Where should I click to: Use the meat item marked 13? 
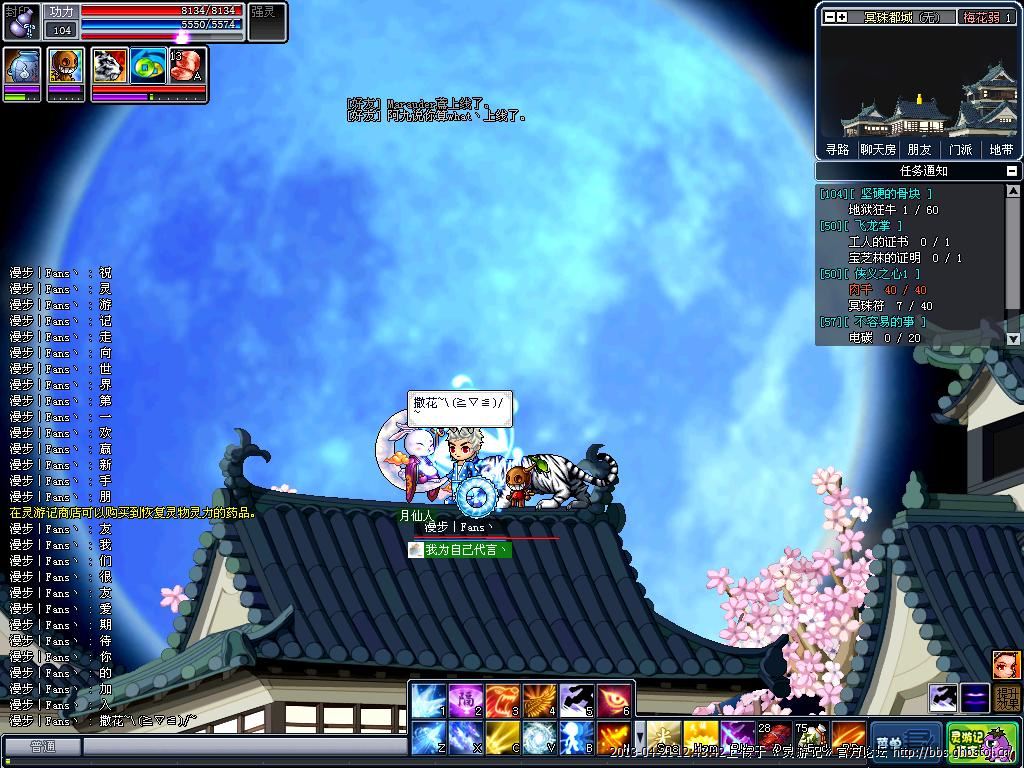tap(186, 66)
